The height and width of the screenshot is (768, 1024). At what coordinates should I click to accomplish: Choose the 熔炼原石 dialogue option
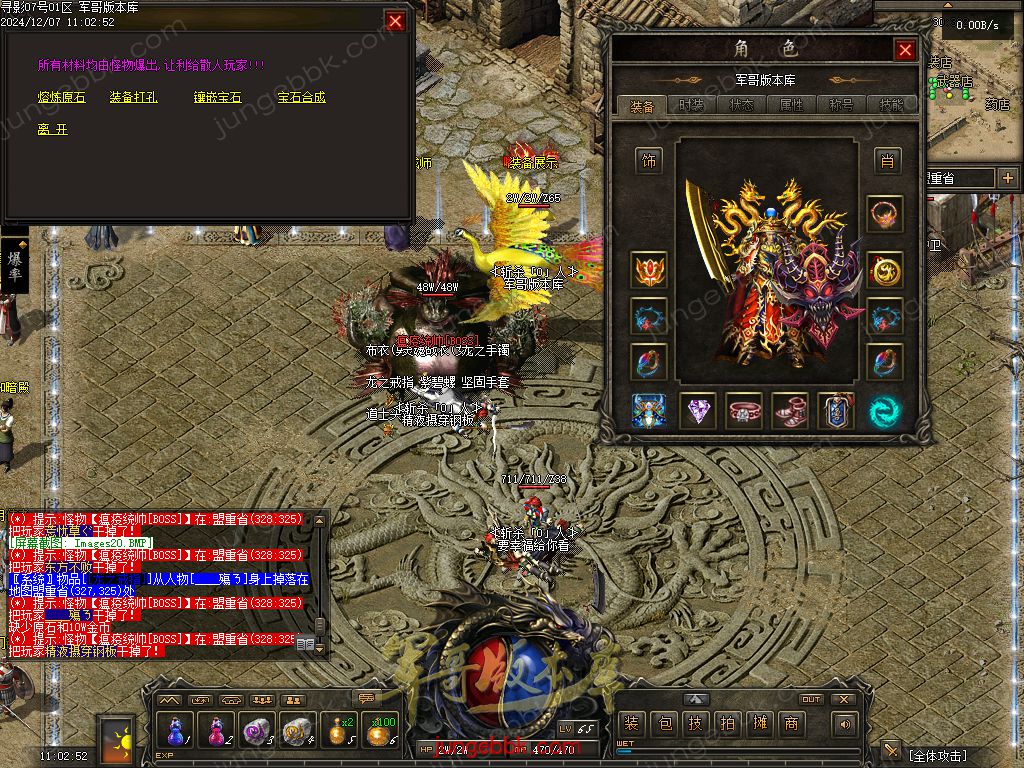(62, 98)
